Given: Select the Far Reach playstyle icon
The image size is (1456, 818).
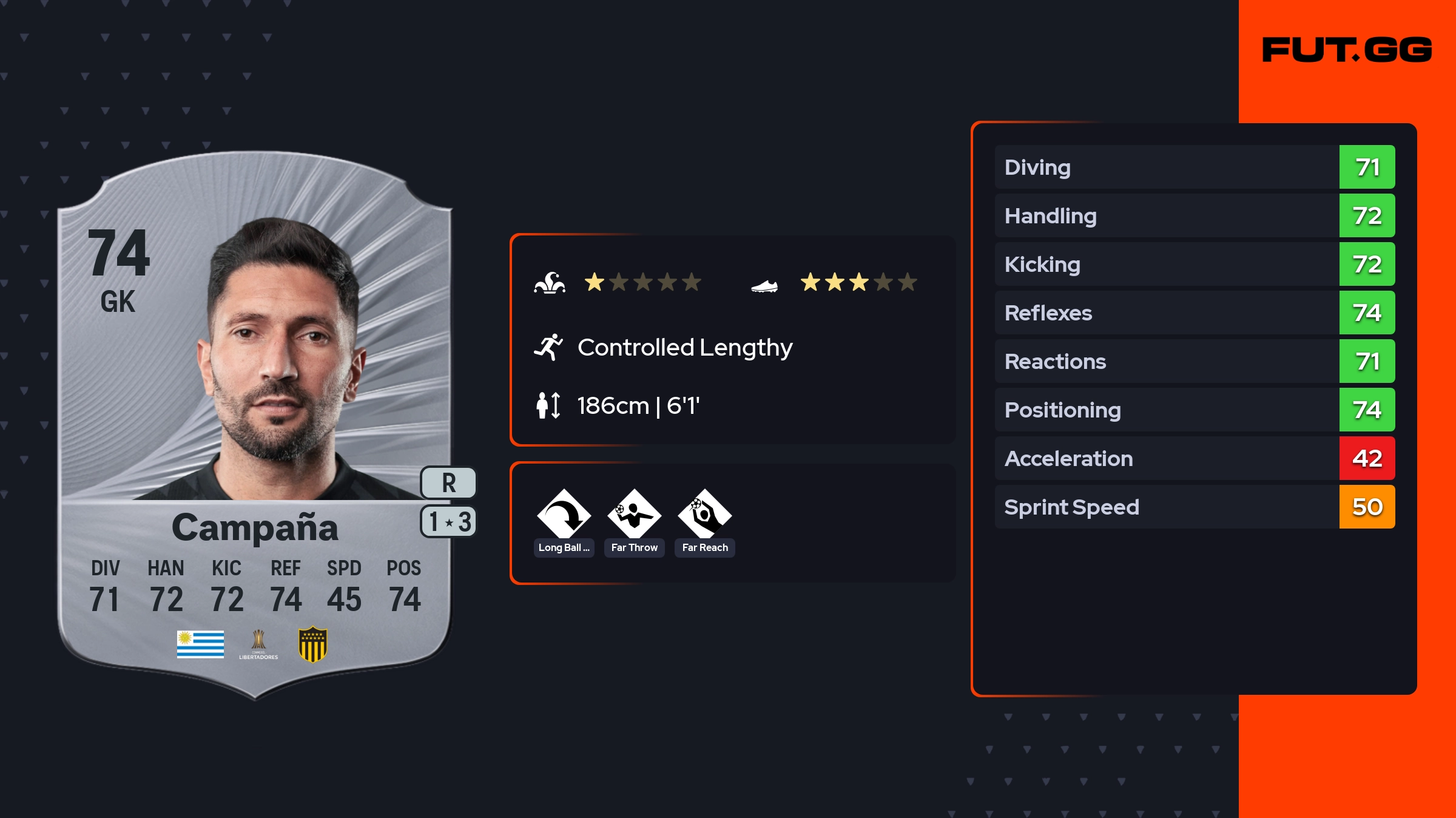Looking at the screenshot, I should tap(704, 515).
